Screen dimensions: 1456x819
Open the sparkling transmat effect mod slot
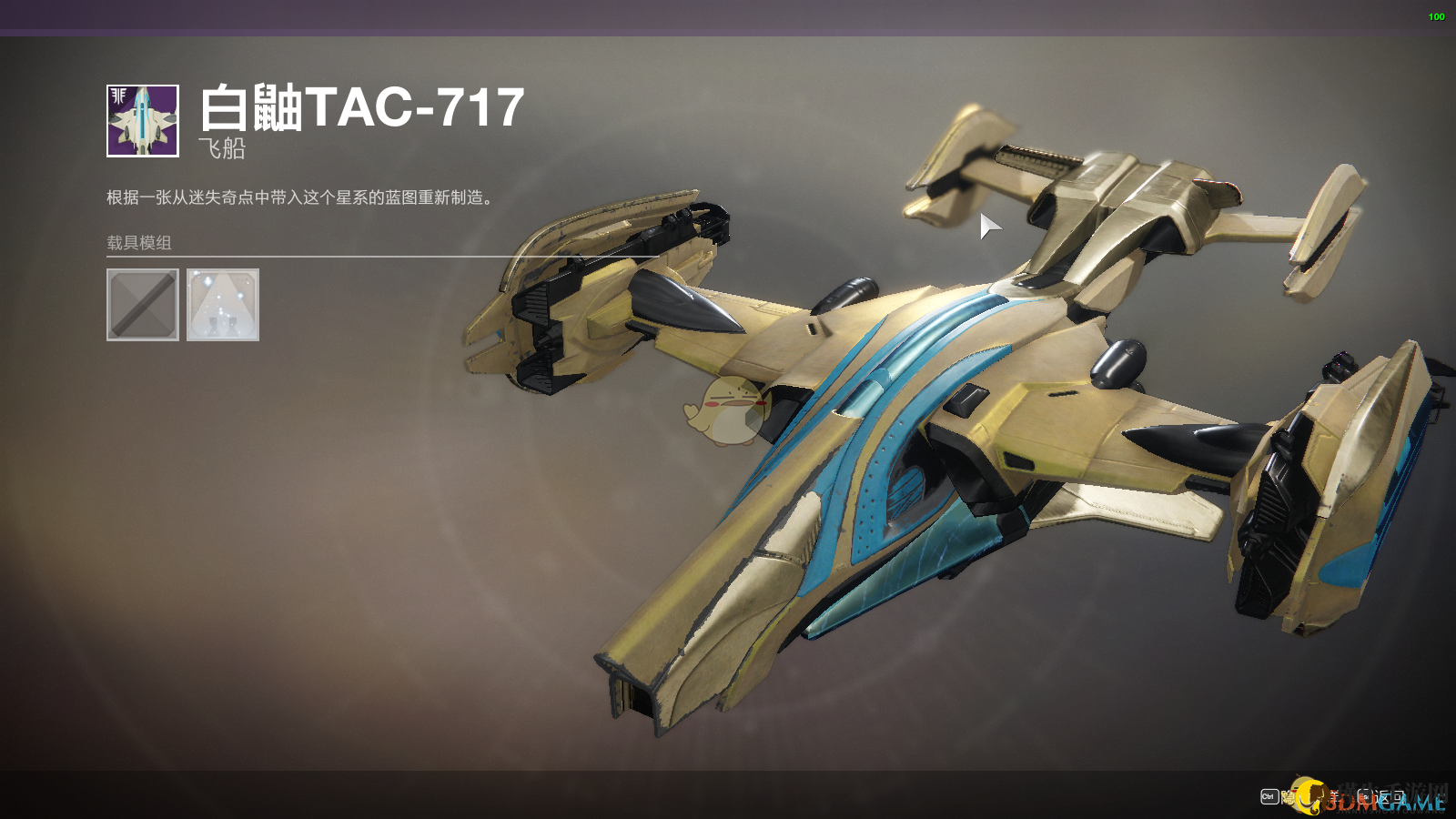pos(223,305)
